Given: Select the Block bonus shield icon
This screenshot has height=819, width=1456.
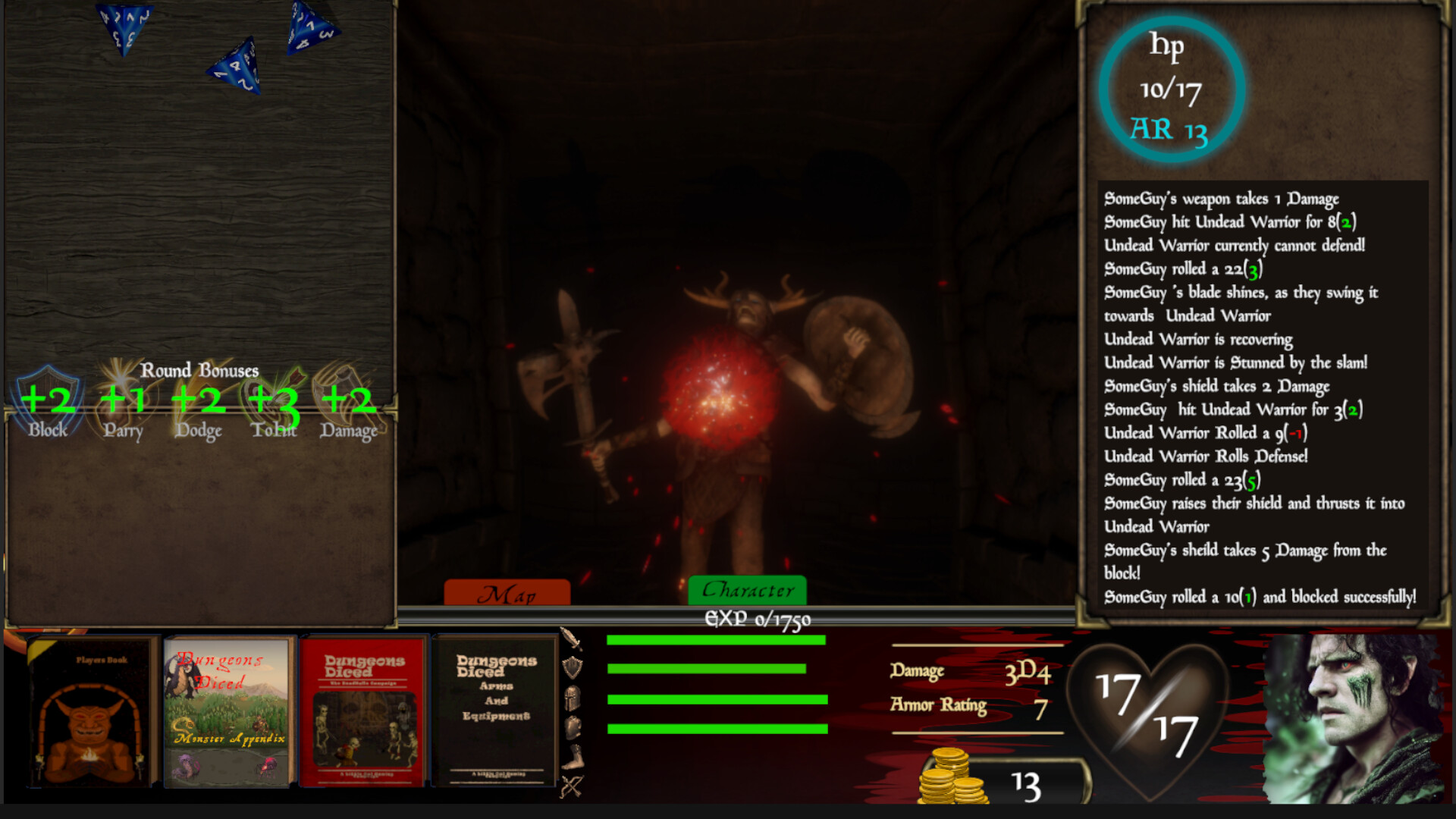Looking at the screenshot, I should click(x=47, y=398).
